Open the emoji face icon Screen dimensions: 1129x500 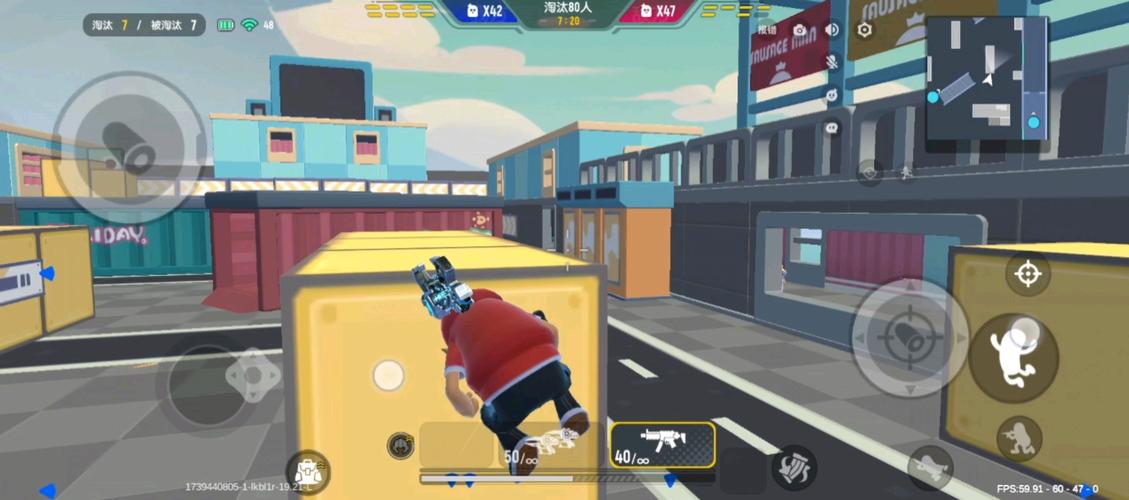click(x=832, y=95)
